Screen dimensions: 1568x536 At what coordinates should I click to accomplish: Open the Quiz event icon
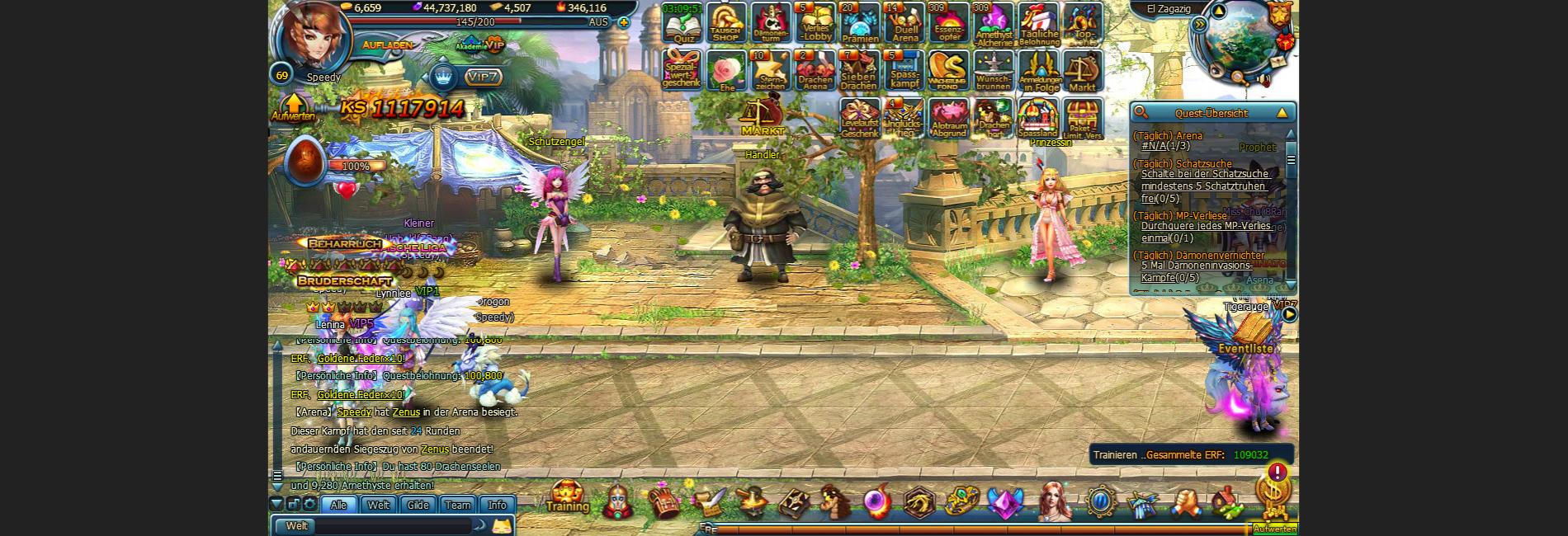(682, 25)
